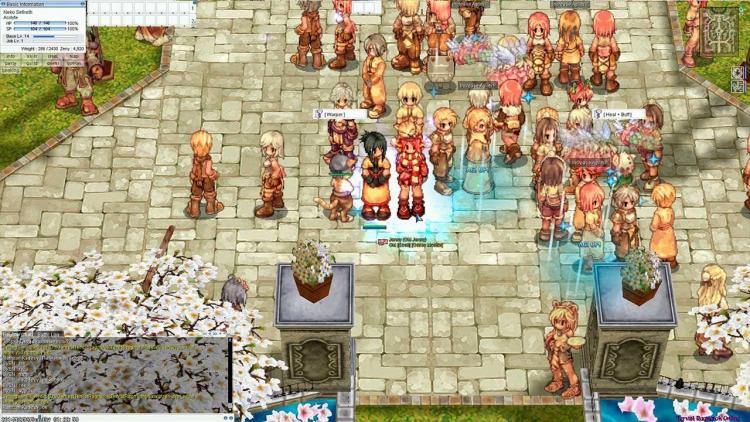Click the hotkey shortcut bar
The height and width of the screenshot is (422, 750).
click(x=140, y=12)
